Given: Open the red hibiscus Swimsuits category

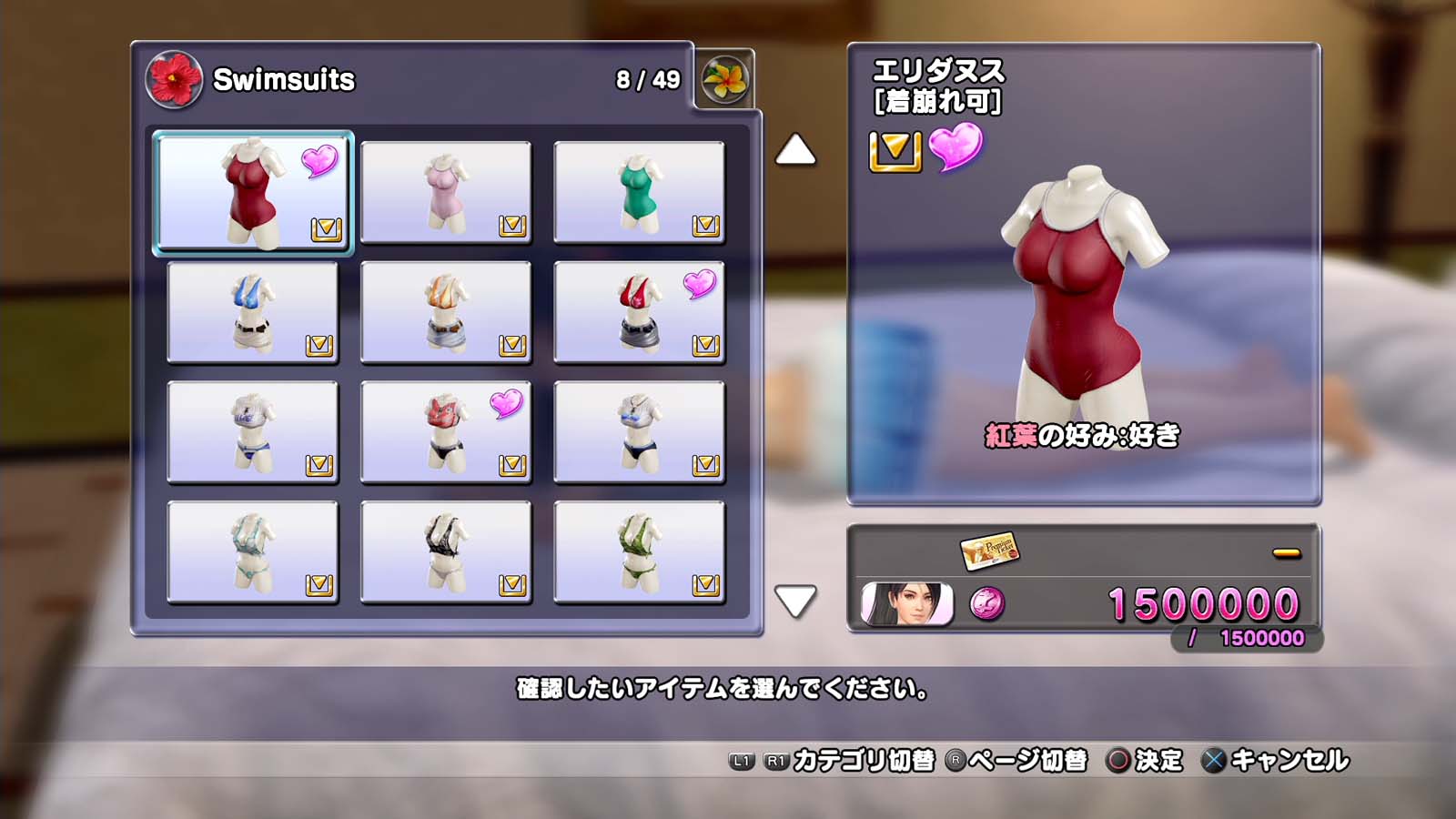Looking at the screenshot, I should tap(173, 79).
